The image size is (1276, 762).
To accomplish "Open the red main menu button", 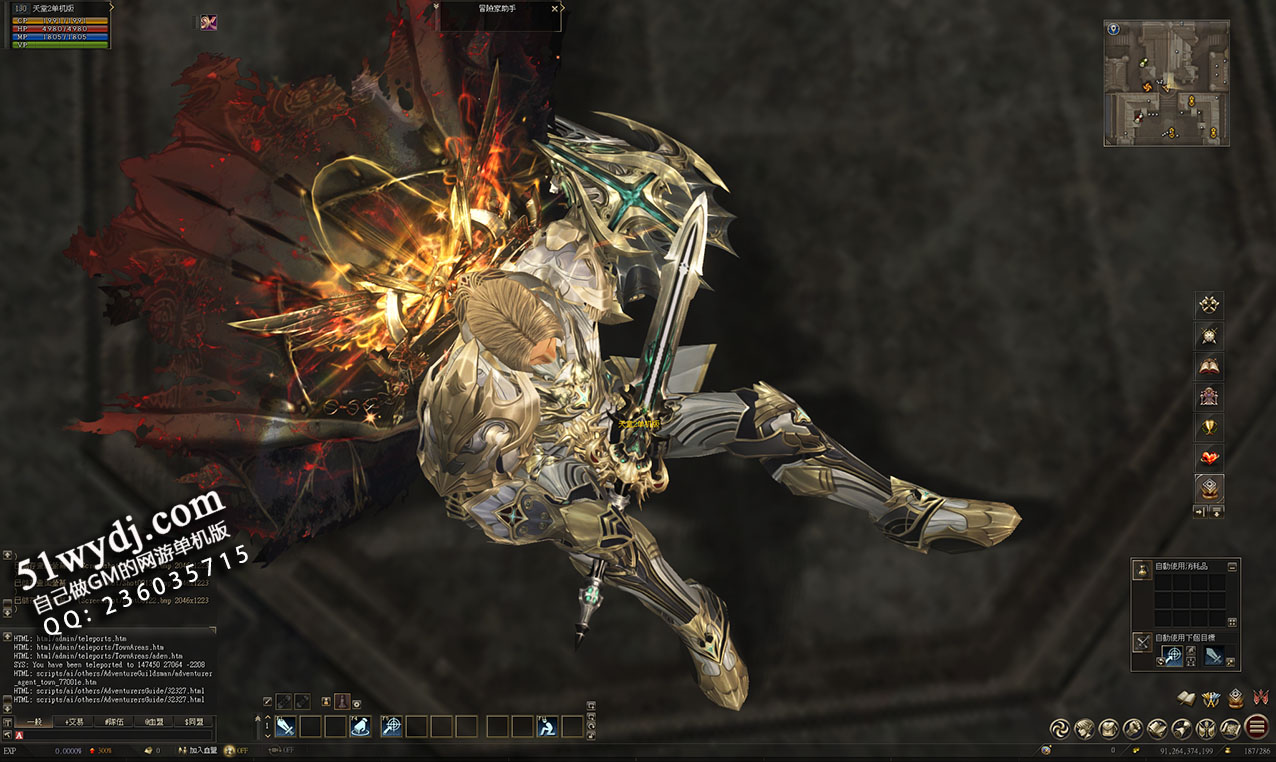I will (1257, 728).
